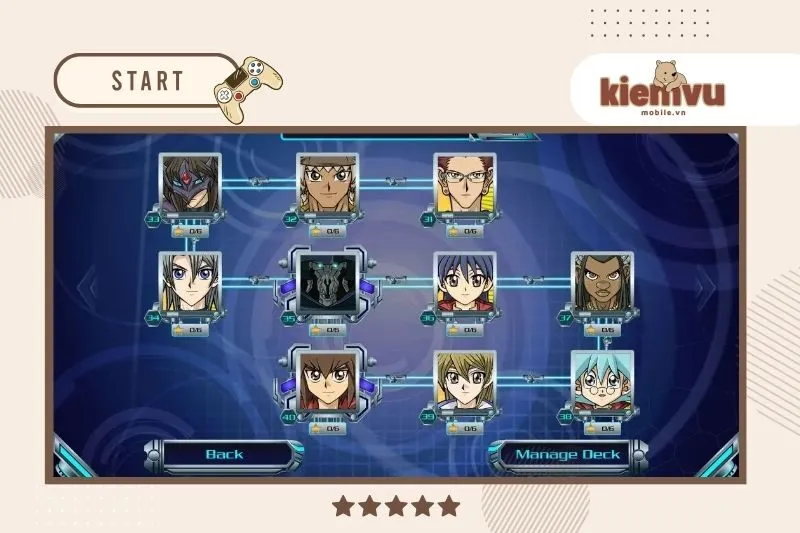The image size is (800, 533).
Task: Open the dark monster node numbered 35
Action: (x=327, y=283)
